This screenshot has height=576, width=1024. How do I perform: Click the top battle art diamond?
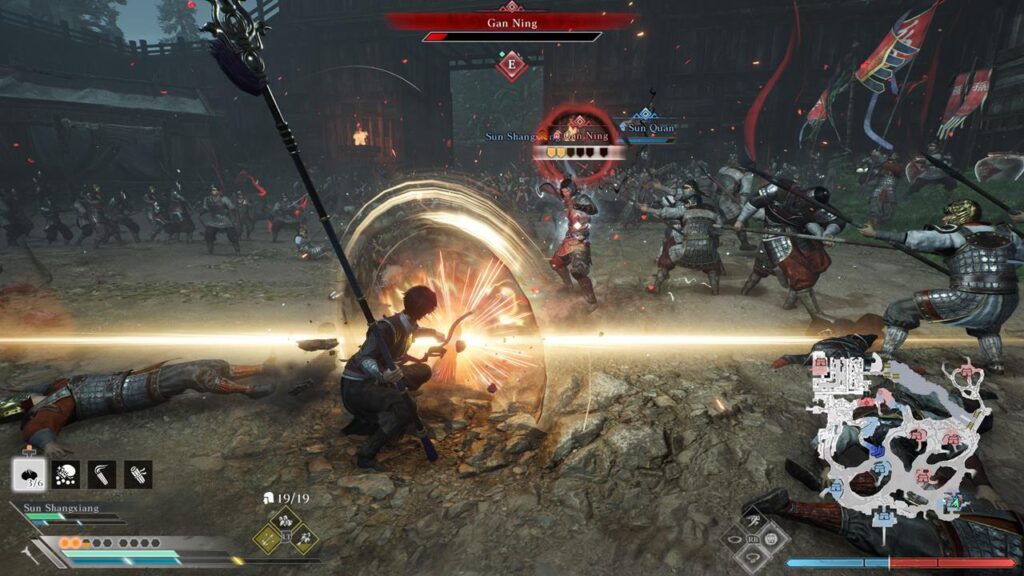(x=753, y=520)
